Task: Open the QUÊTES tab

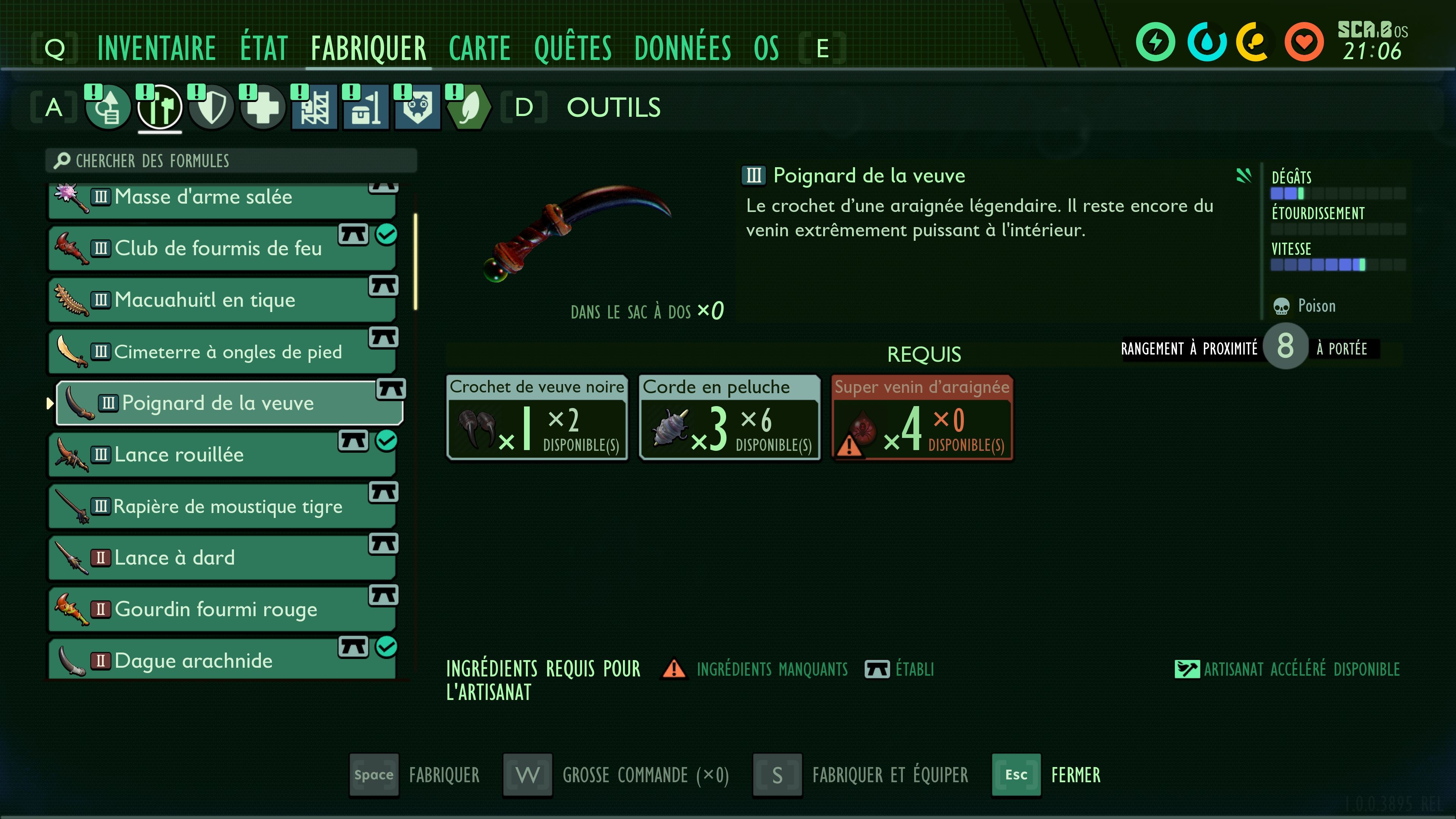Action: click(573, 48)
